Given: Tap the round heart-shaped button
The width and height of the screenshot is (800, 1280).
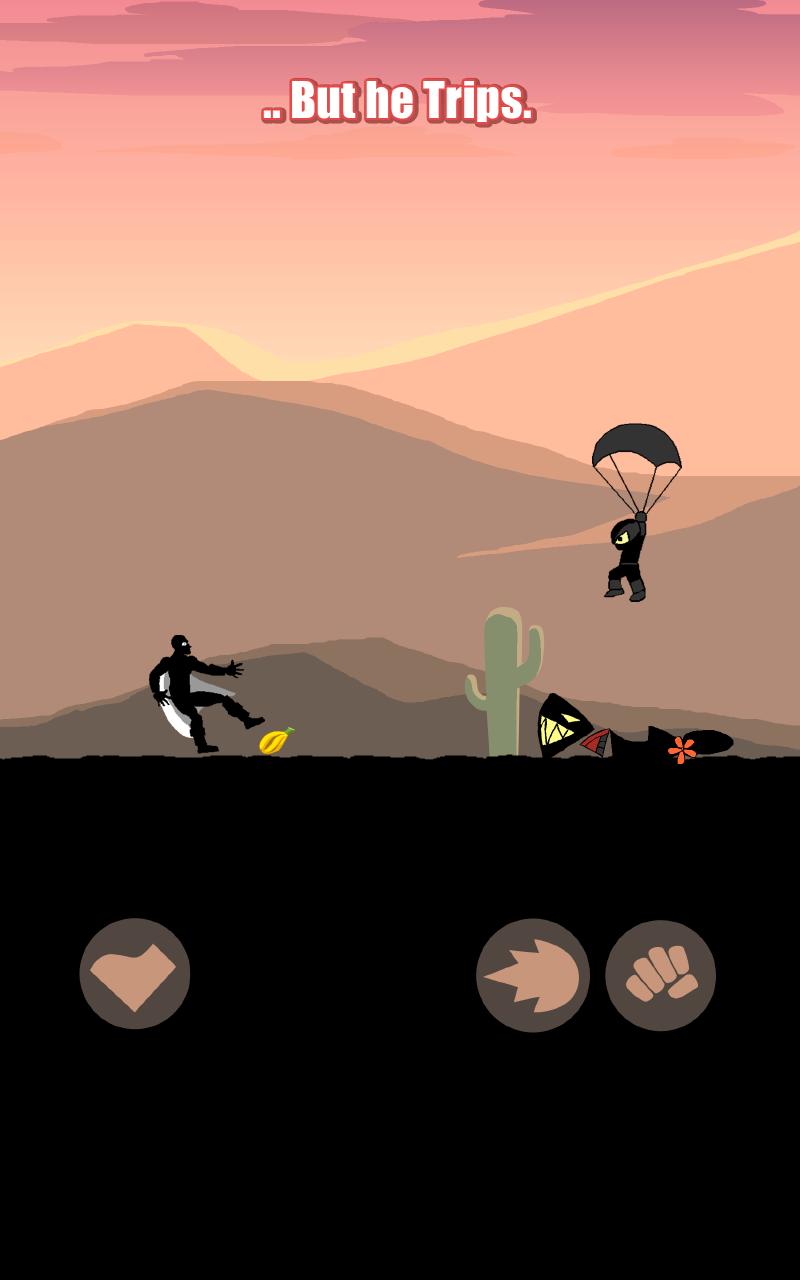Looking at the screenshot, I should tap(135, 973).
